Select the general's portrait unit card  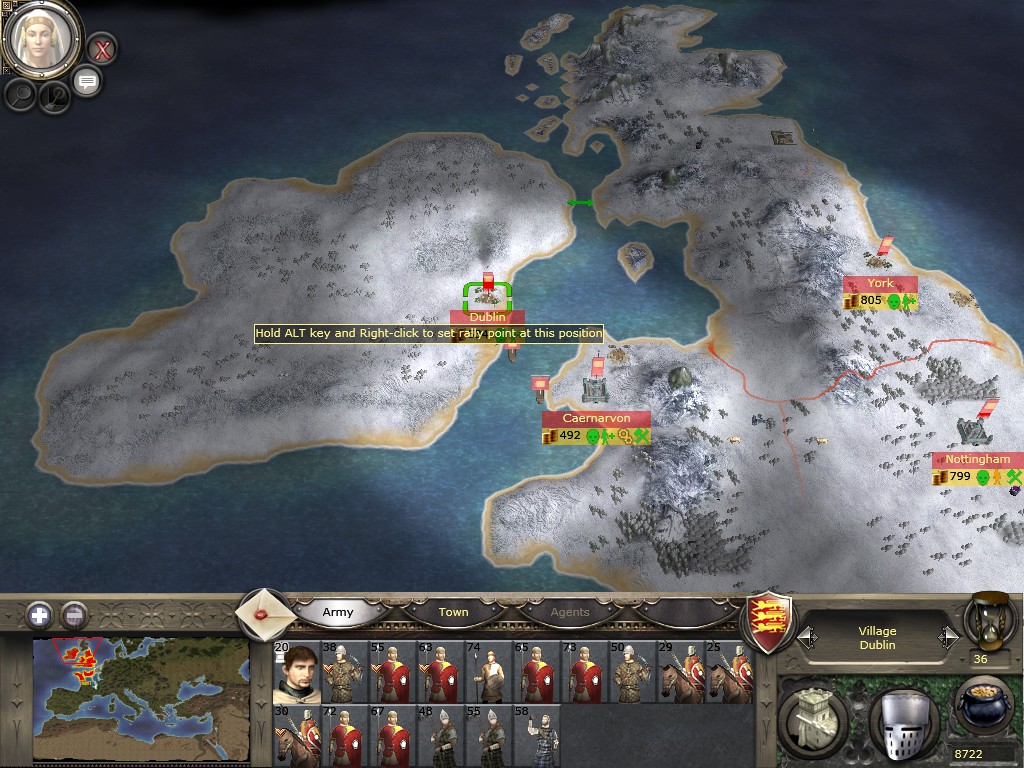pos(295,672)
